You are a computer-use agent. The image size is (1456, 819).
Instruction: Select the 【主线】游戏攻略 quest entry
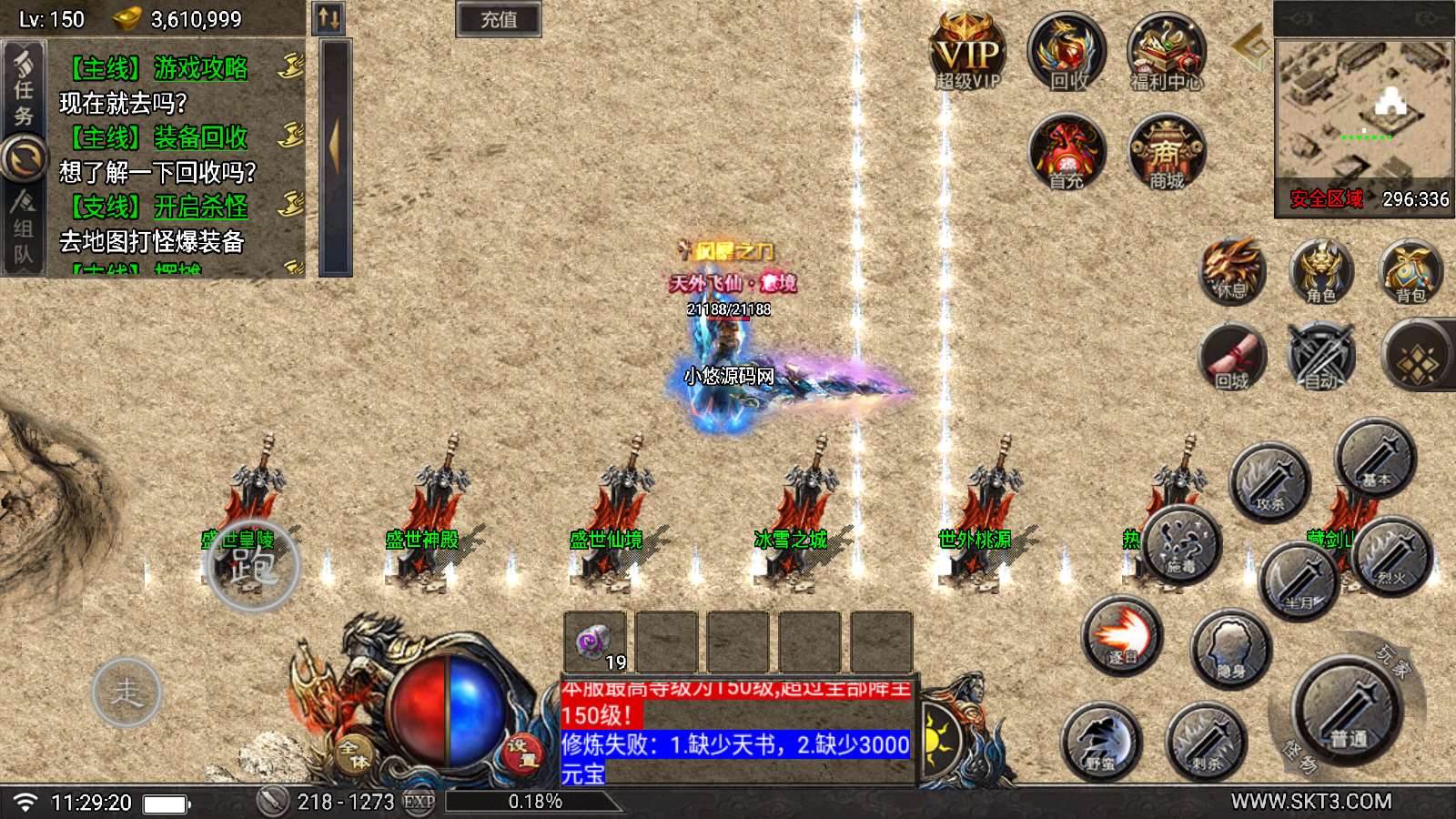(159, 68)
